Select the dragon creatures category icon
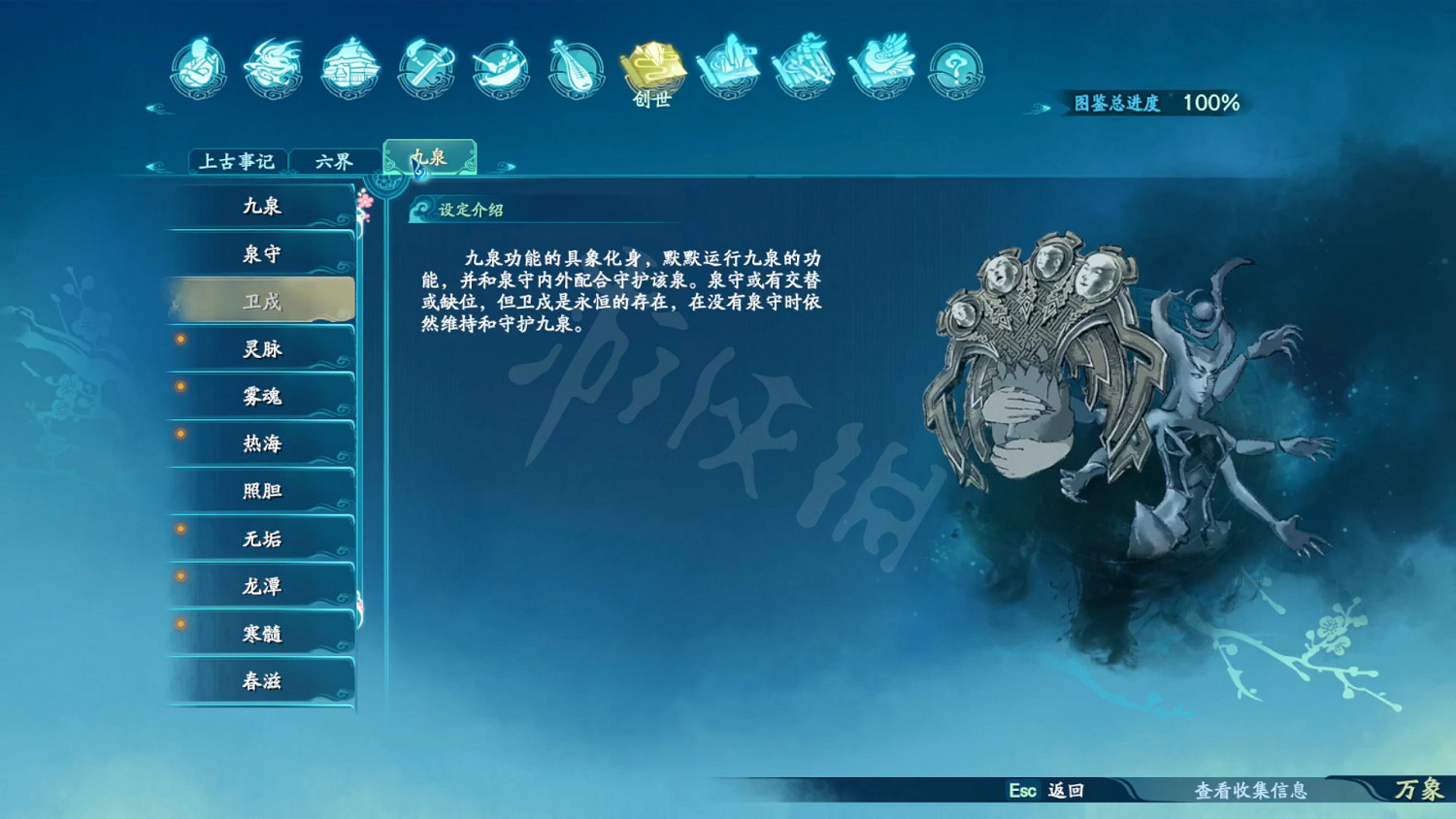1456x819 pixels. click(275, 68)
